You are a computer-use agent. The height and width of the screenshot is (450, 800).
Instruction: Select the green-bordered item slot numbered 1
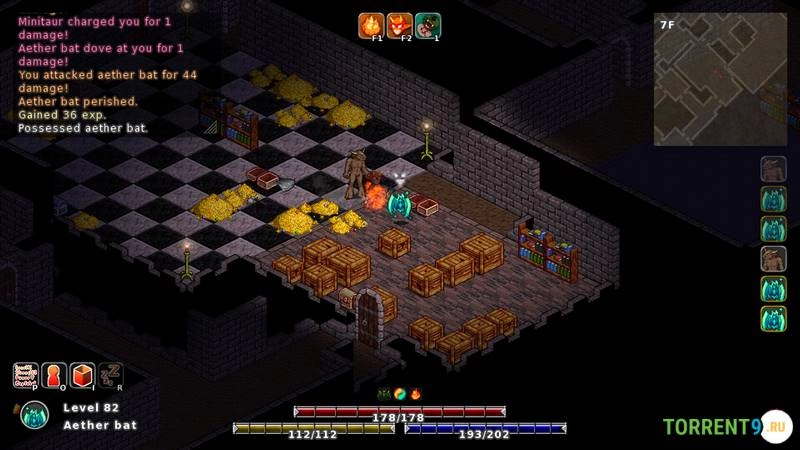point(428,25)
